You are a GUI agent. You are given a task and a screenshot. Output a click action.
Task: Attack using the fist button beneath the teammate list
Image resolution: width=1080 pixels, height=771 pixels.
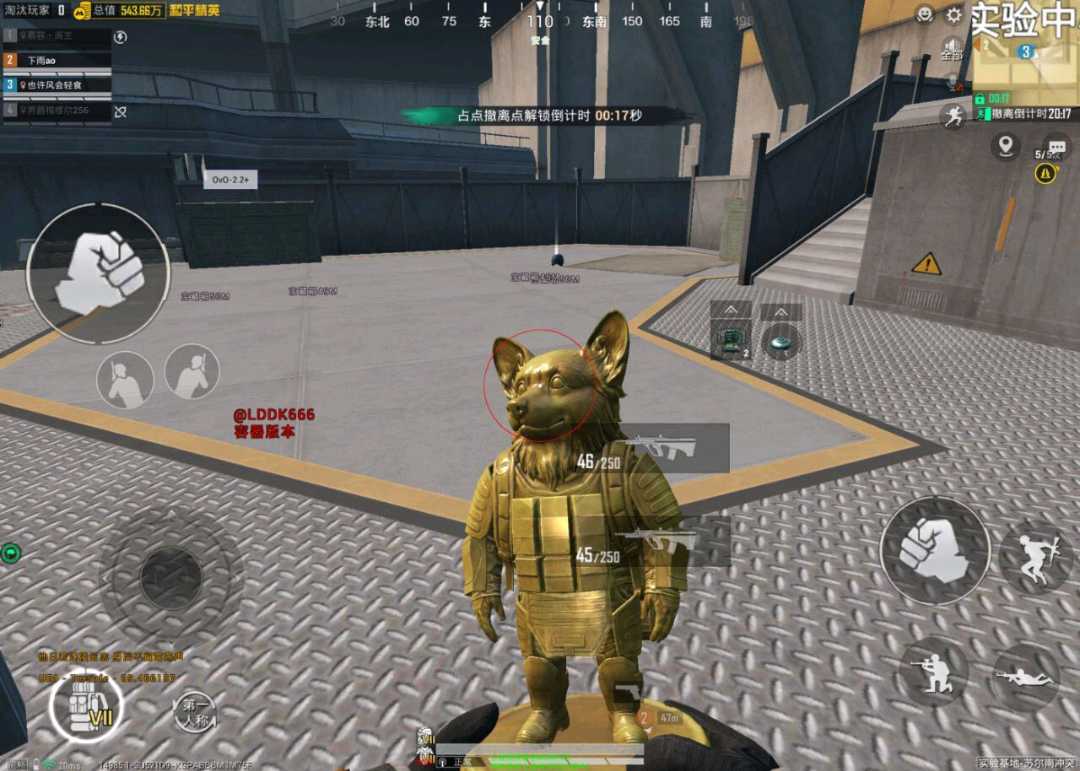click(97, 273)
